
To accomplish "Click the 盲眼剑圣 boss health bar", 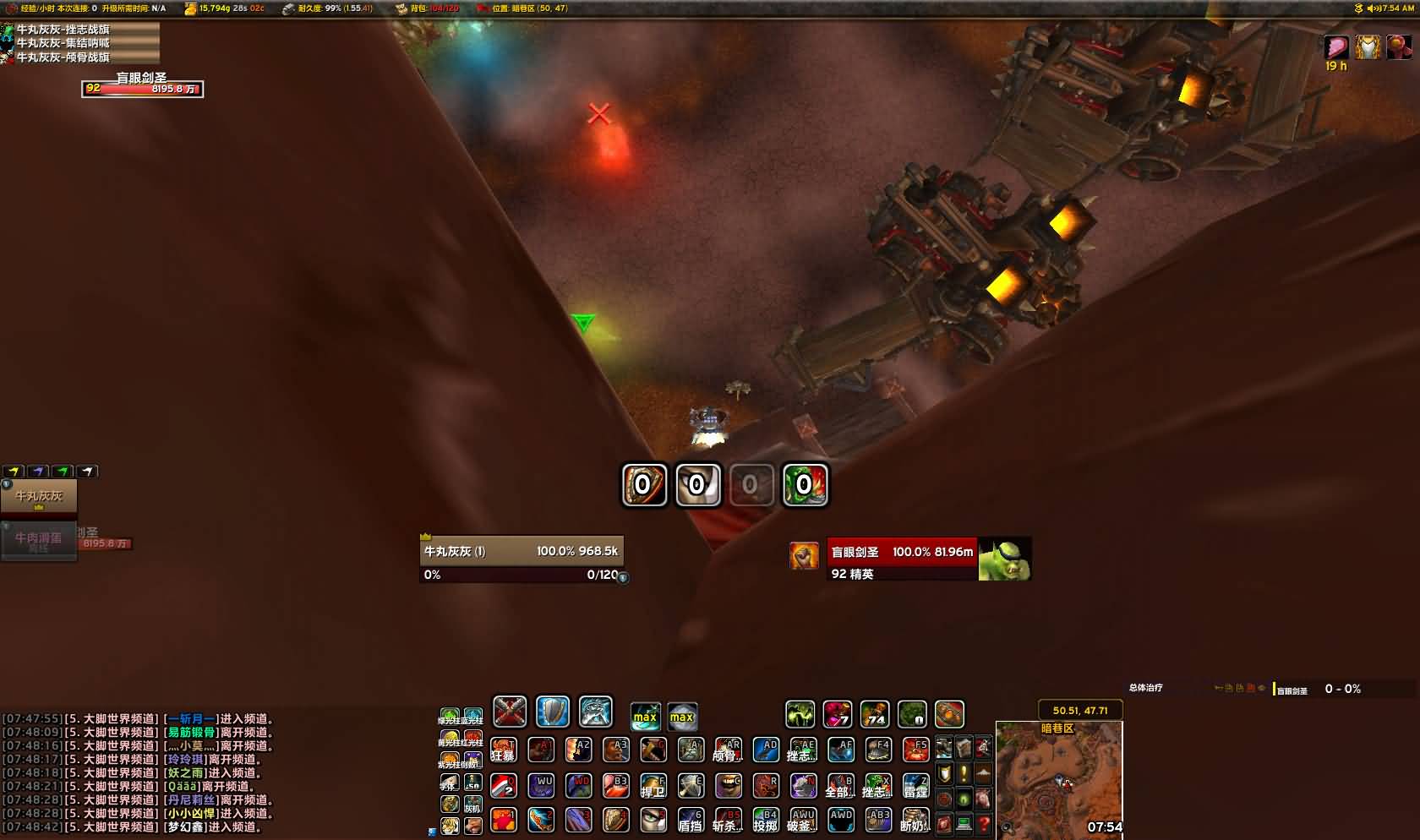I will [142, 89].
